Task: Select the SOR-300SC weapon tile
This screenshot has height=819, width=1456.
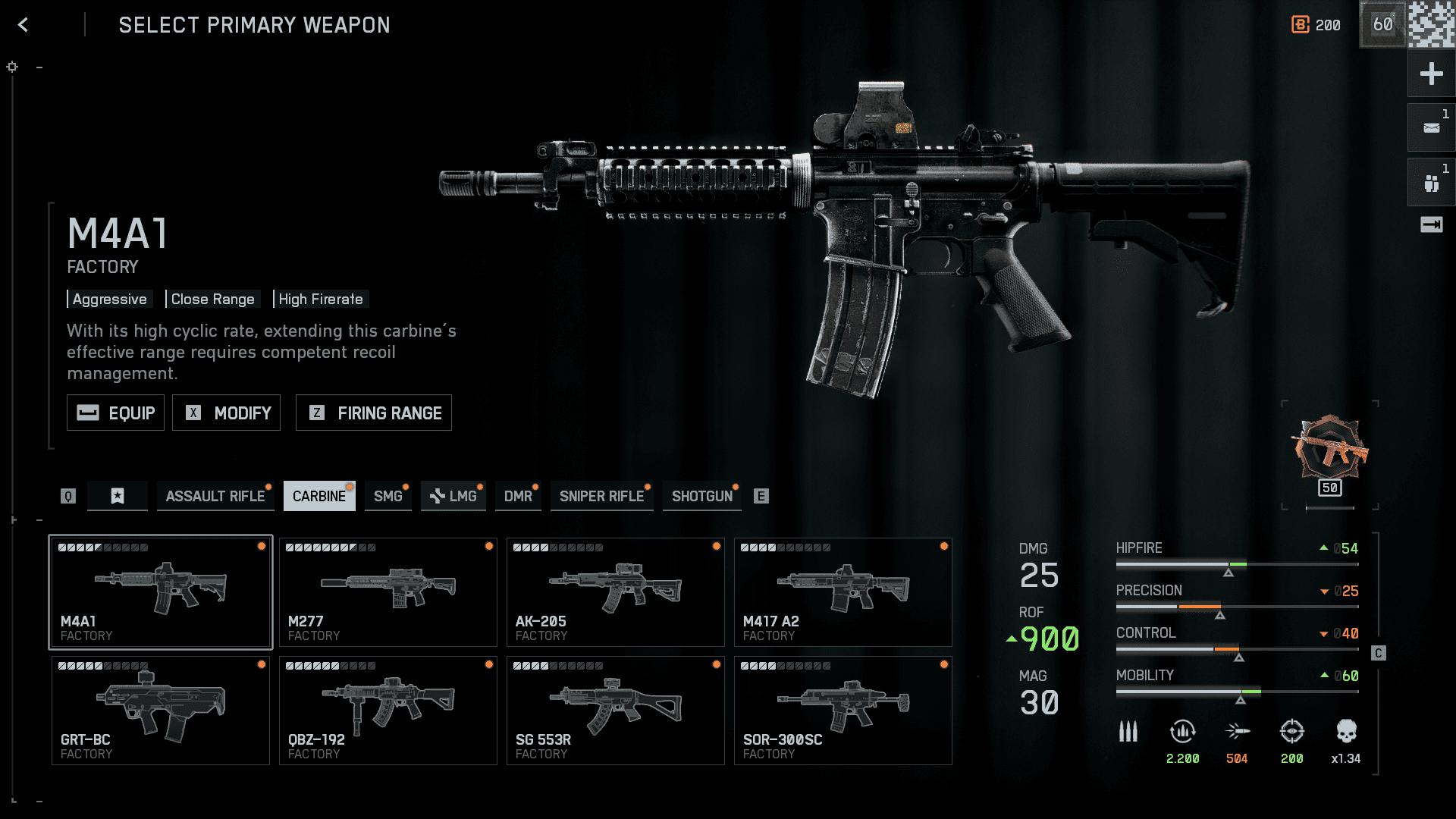Action: (x=843, y=711)
